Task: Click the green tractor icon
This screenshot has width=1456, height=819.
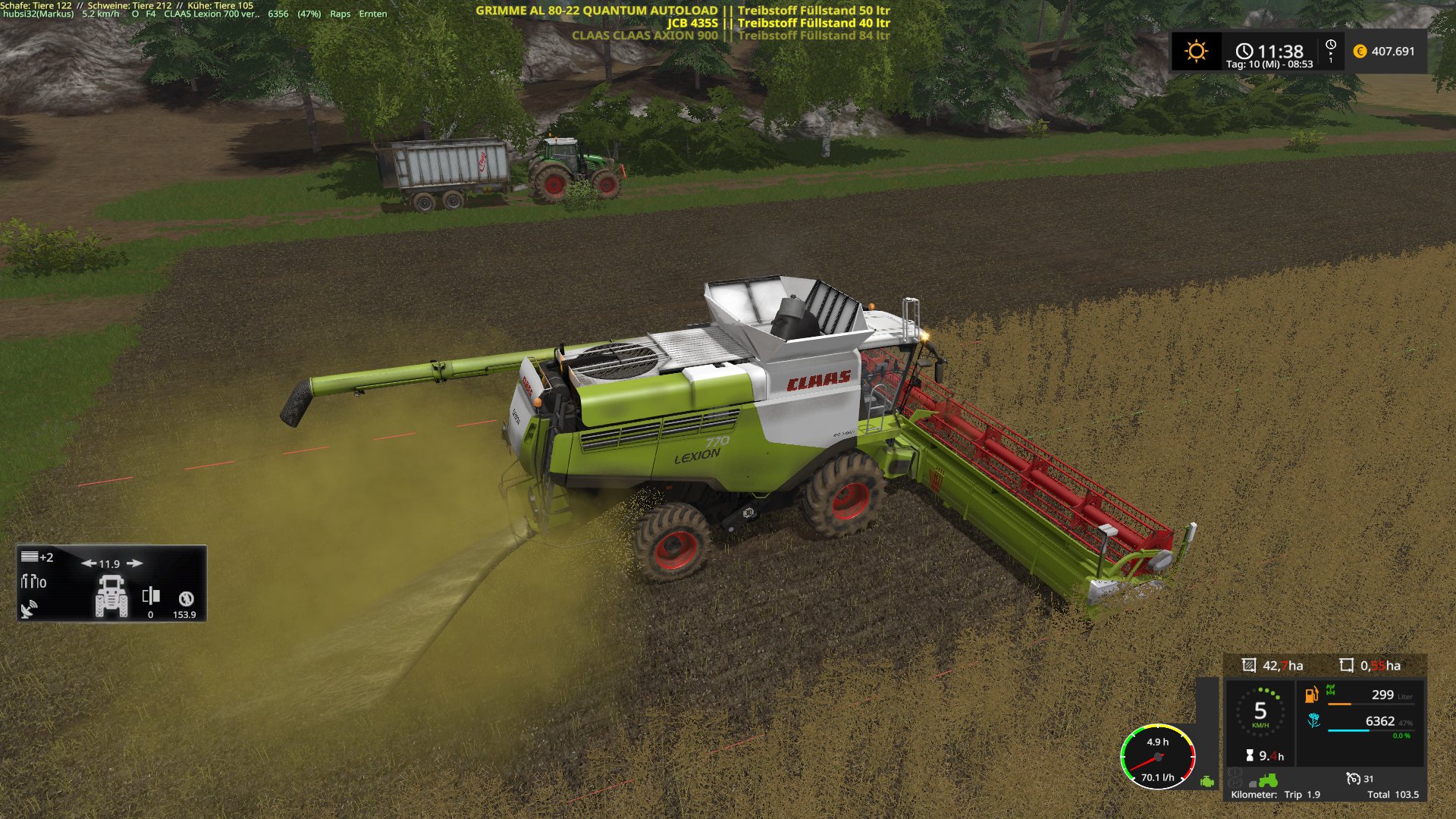Action: click(1268, 780)
